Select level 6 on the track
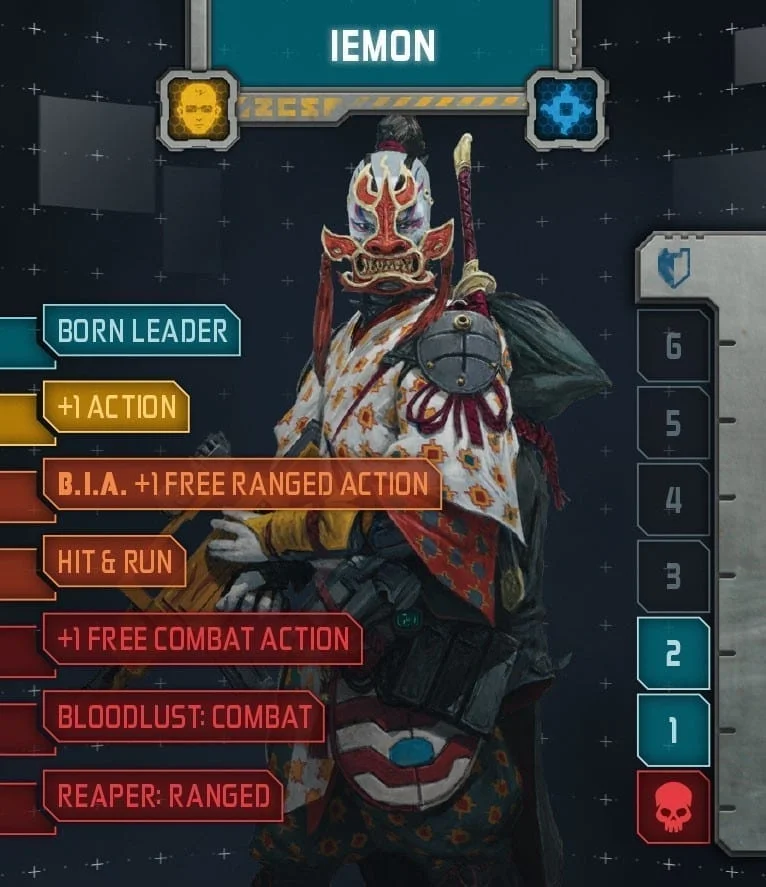766x887 pixels. point(673,346)
